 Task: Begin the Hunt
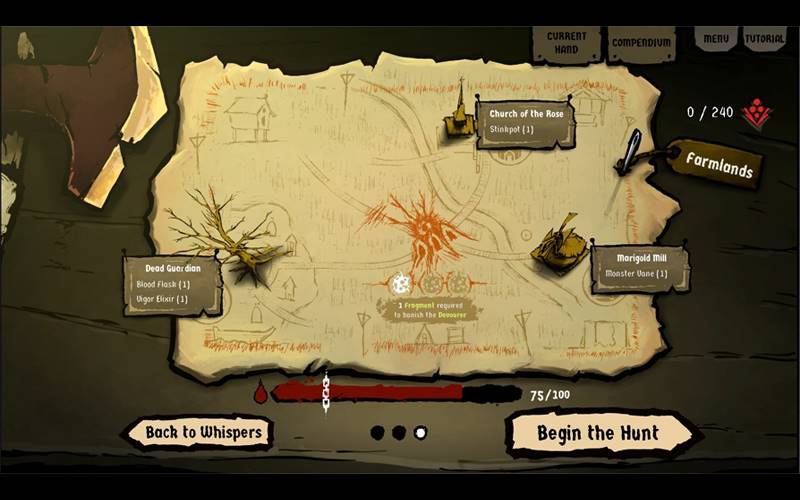coord(598,433)
